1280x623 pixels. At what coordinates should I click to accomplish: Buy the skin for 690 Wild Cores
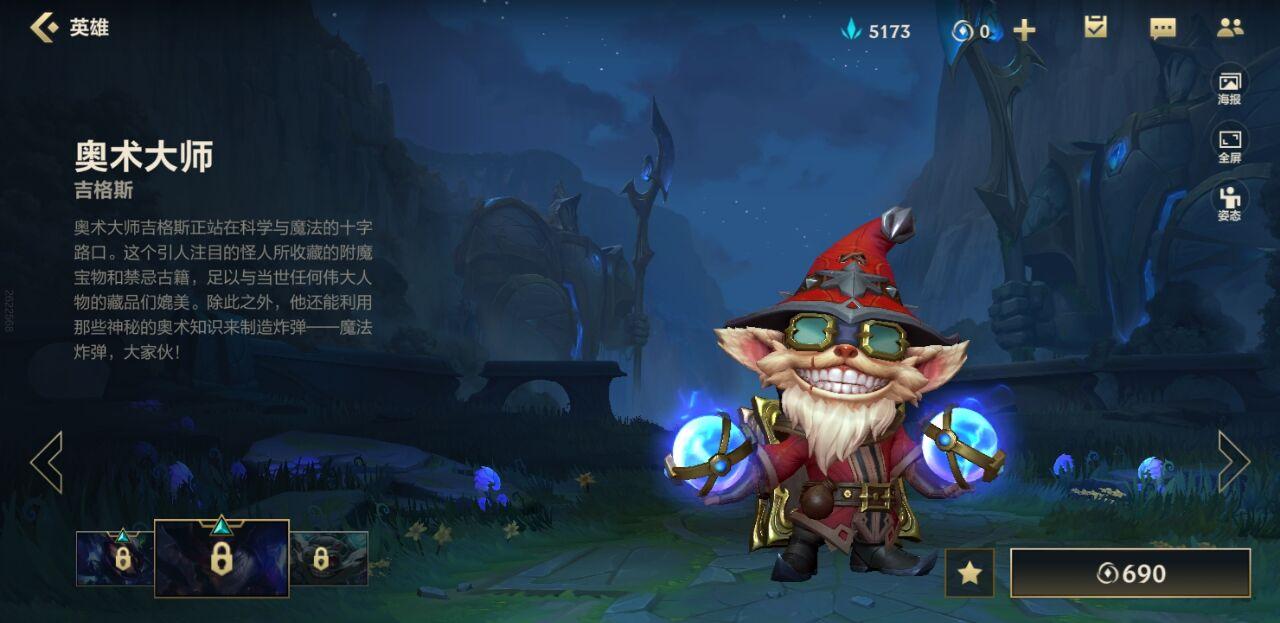(1130, 573)
